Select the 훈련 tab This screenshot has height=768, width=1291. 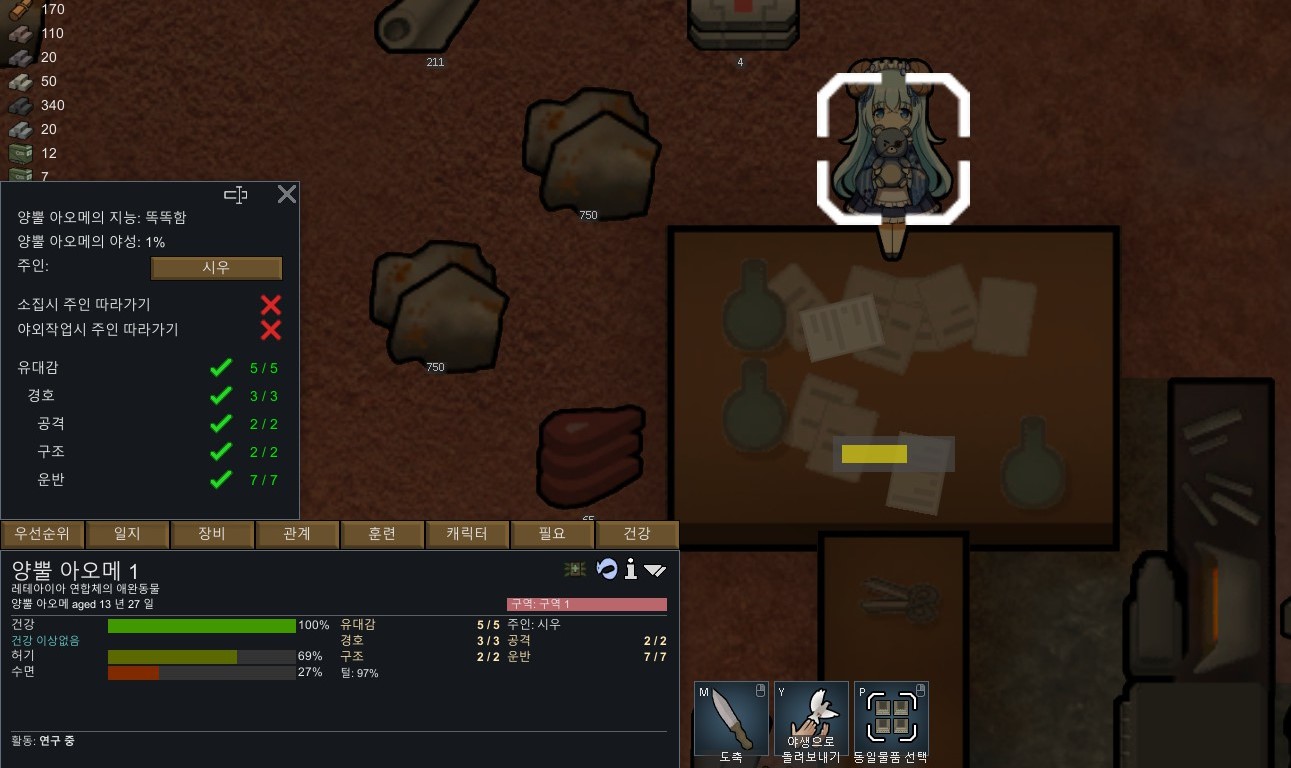point(382,534)
